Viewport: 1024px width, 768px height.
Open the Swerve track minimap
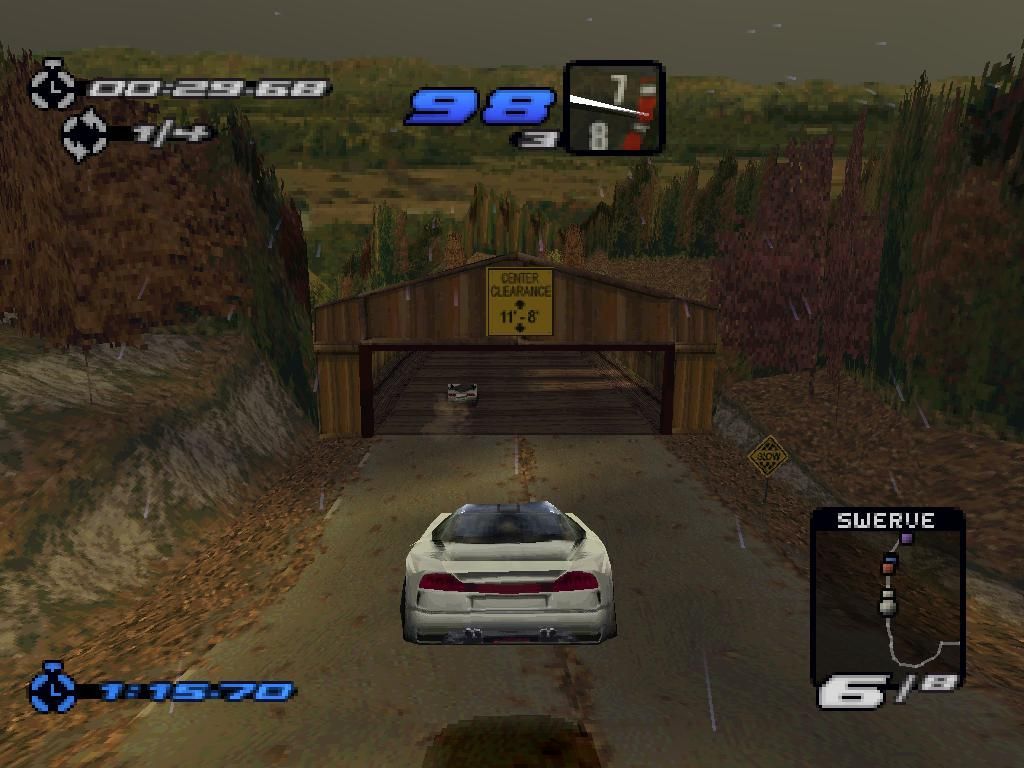click(x=887, y=600)
